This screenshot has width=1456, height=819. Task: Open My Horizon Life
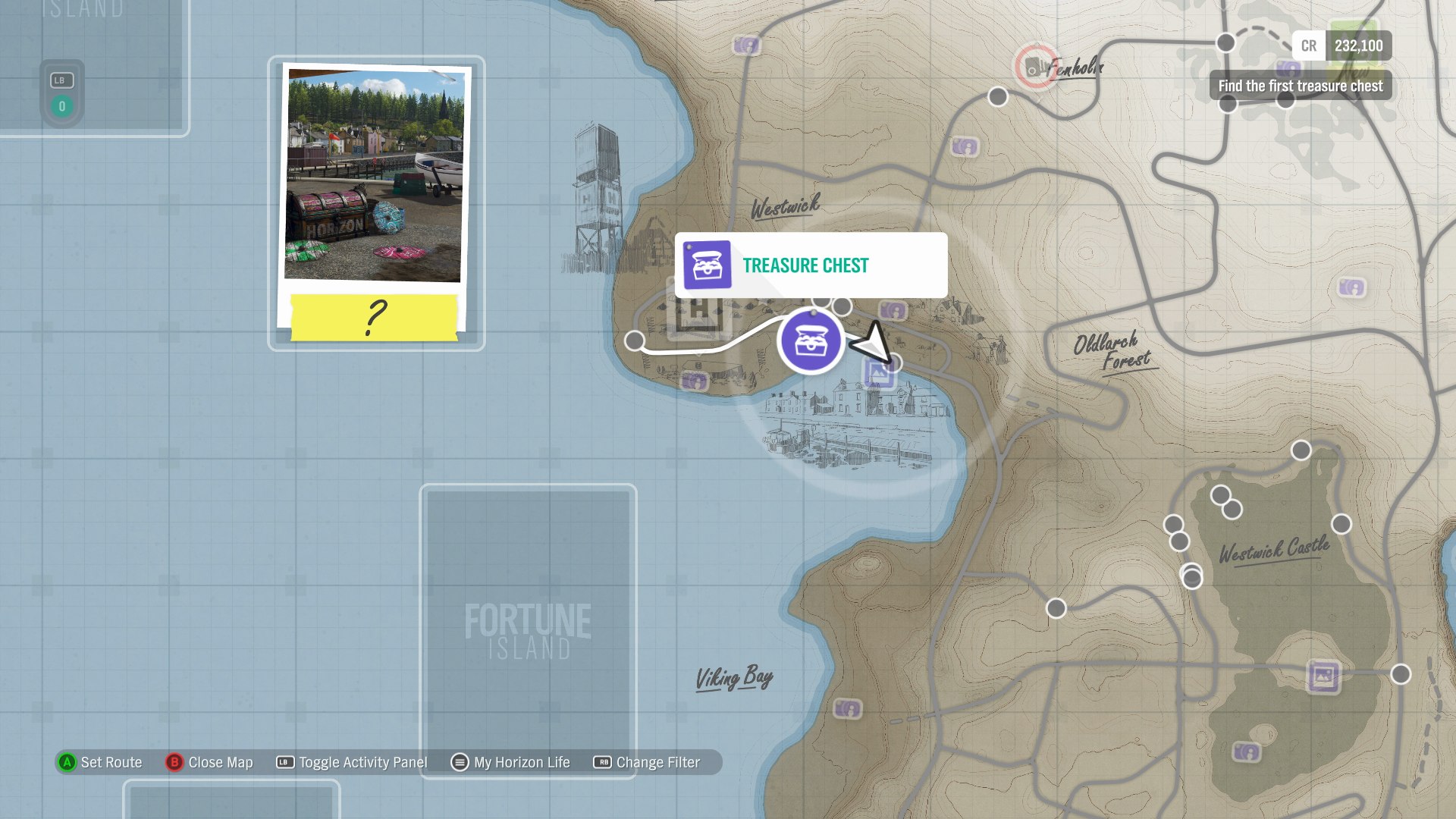point(510,762)
